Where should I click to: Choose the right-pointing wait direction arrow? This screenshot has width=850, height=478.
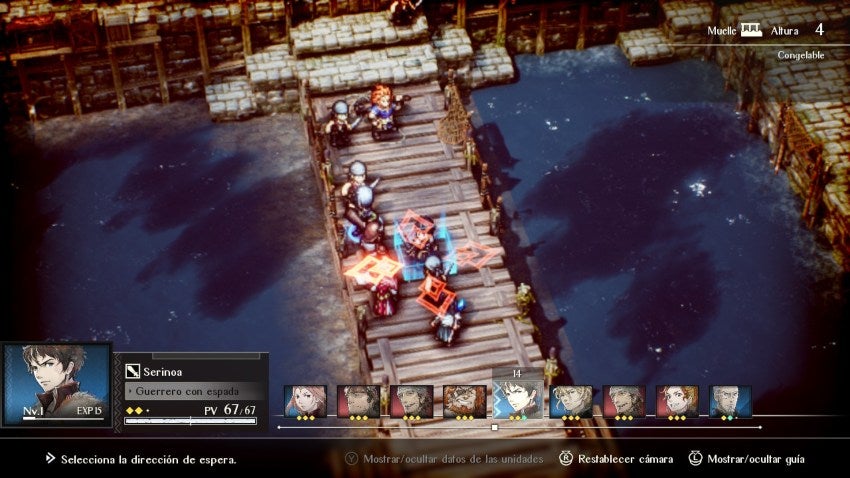click(476, 254)
